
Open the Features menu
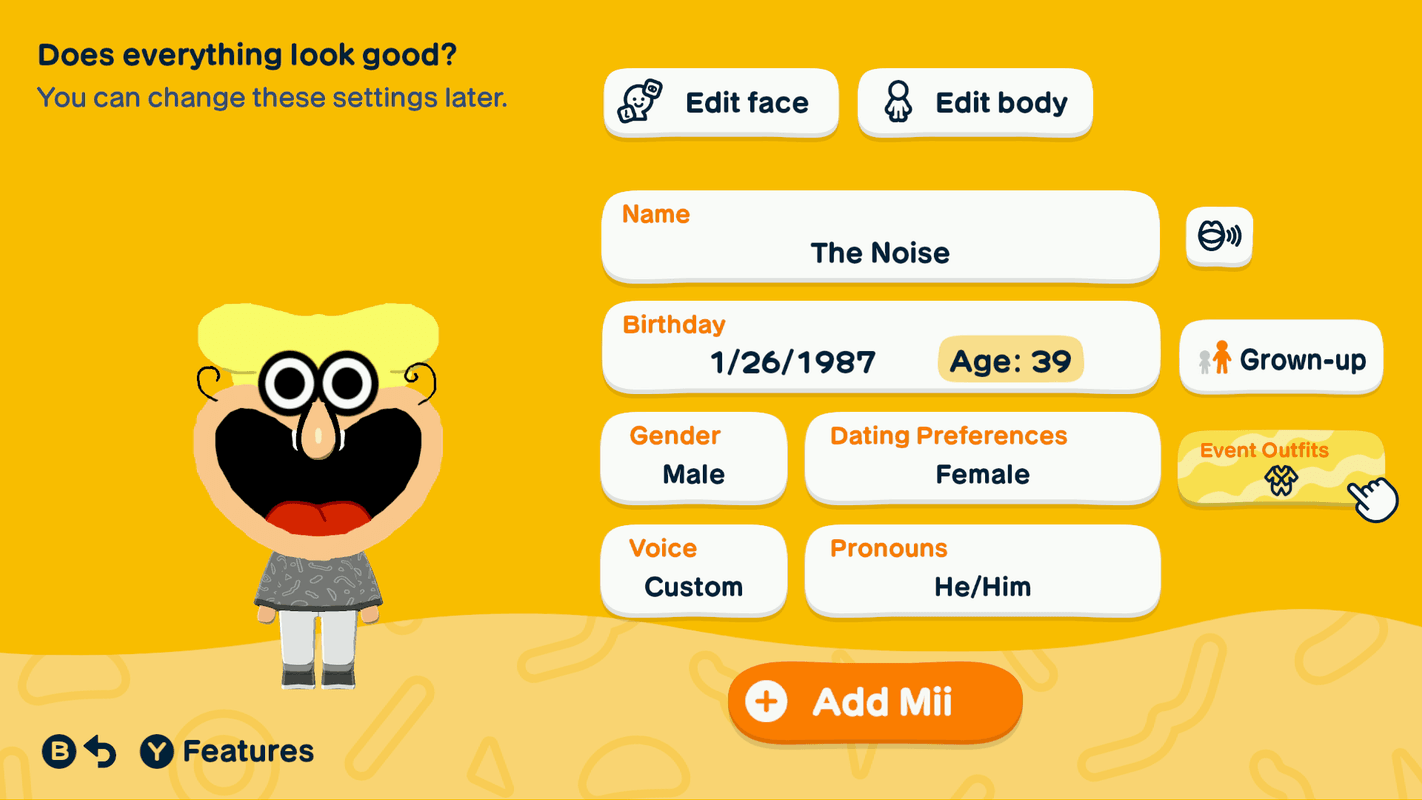click(243, 751)
